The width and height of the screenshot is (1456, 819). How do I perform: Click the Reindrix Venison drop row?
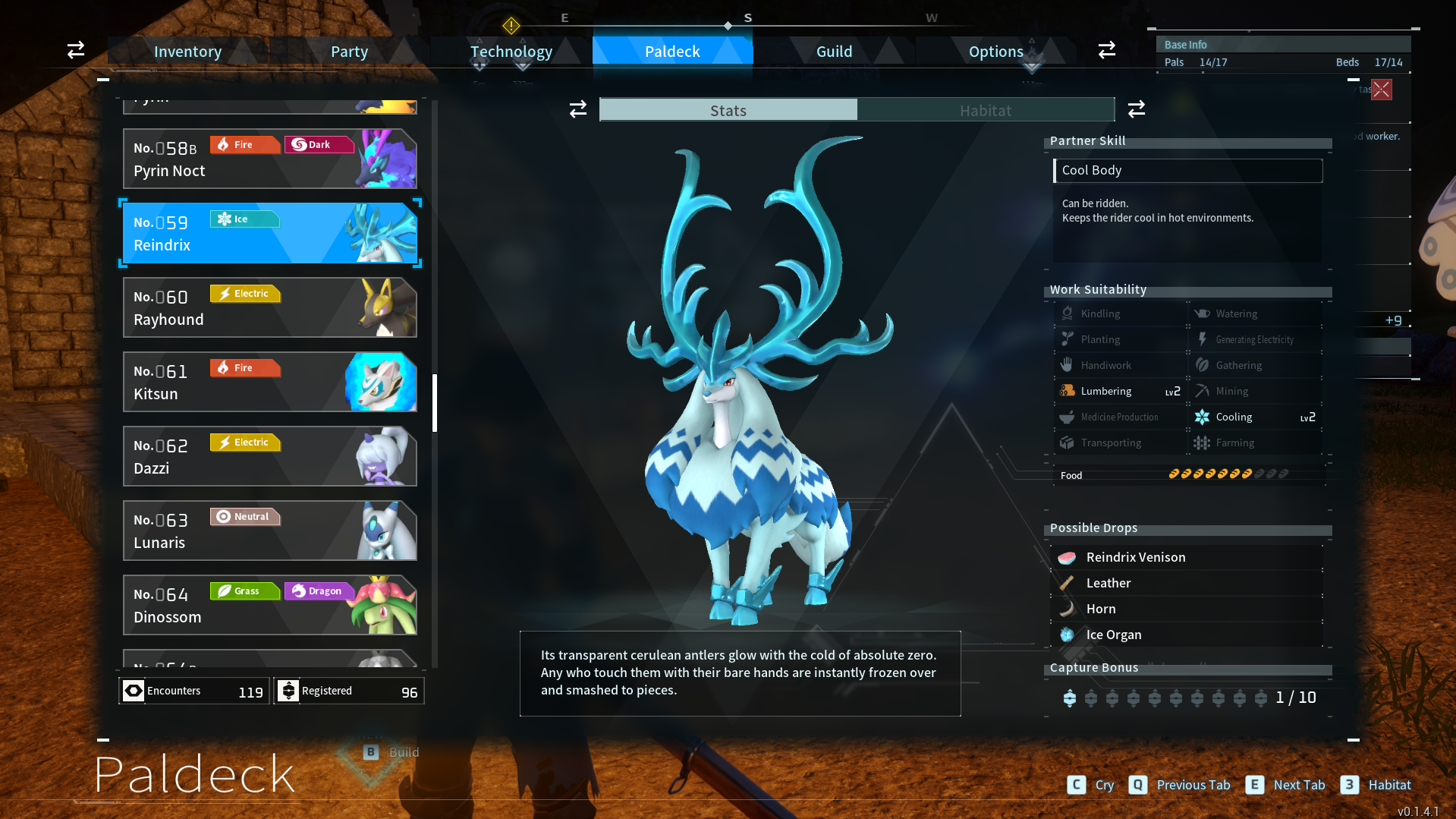1187,558
